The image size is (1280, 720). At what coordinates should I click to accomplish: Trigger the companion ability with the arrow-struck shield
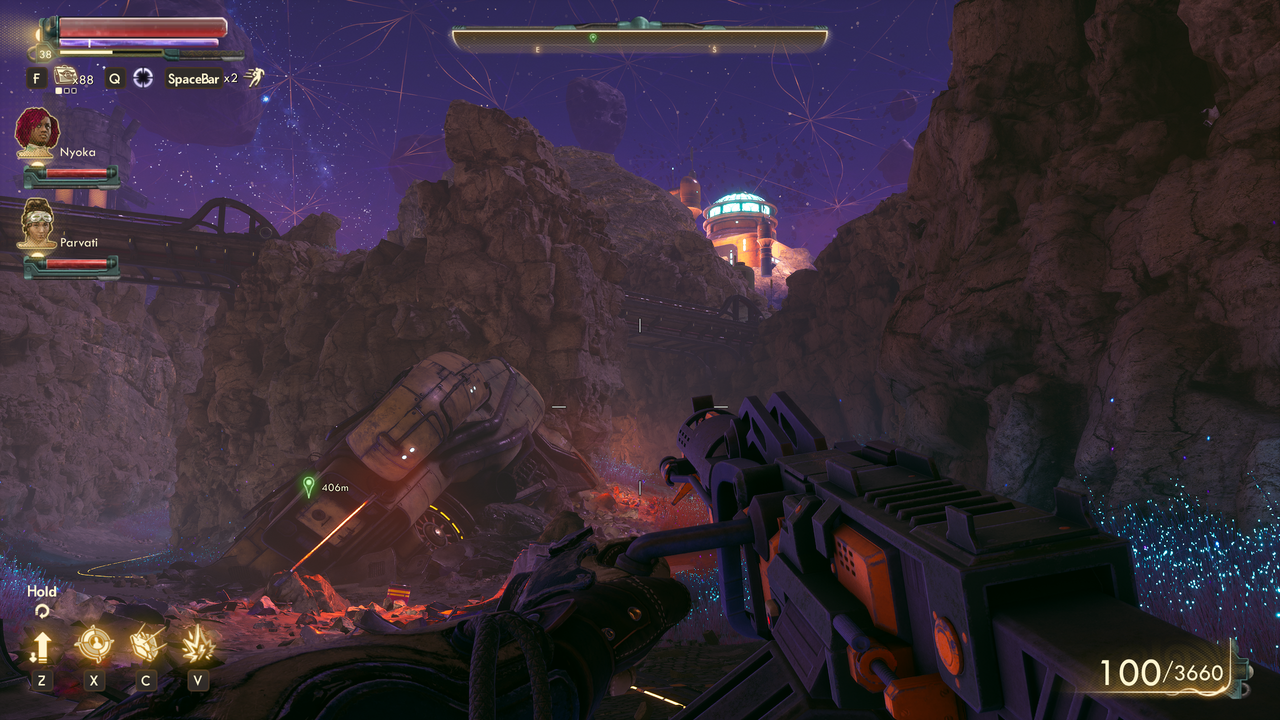pos(146,644)
